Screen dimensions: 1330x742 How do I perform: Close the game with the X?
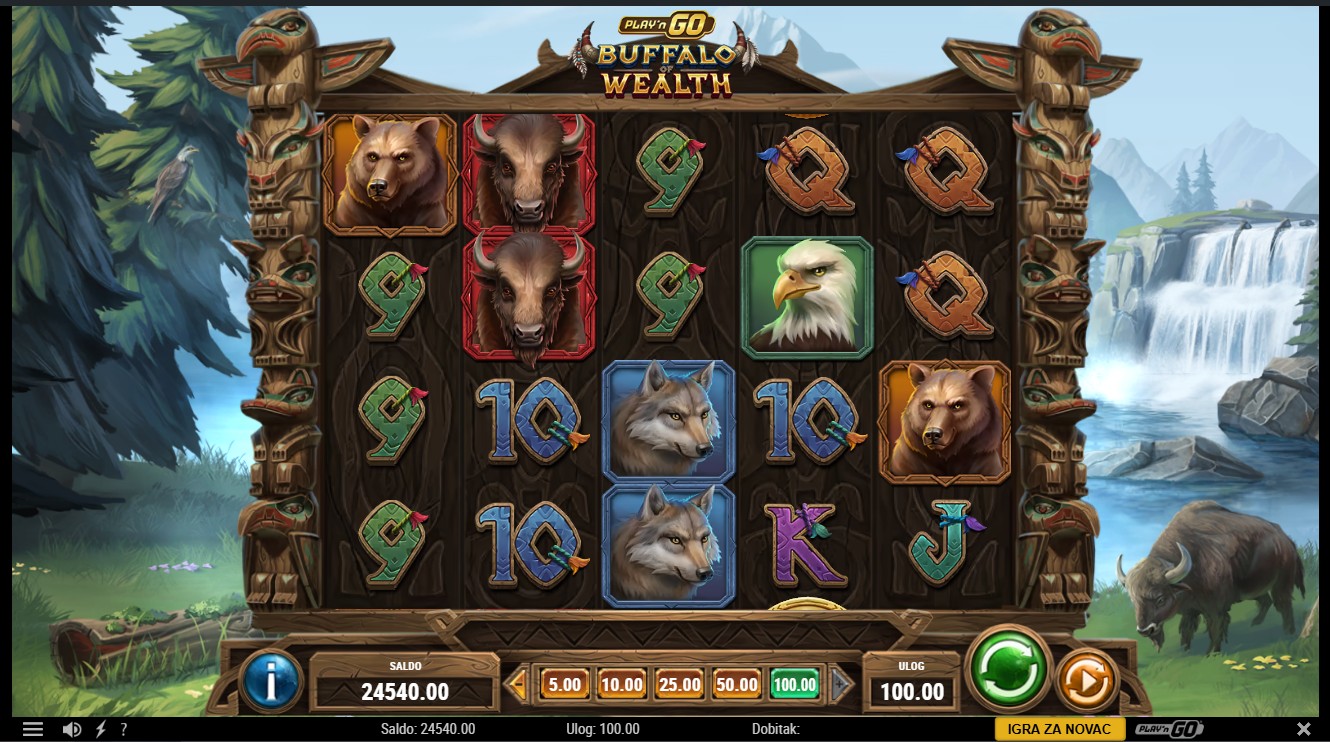(1303, 729)
